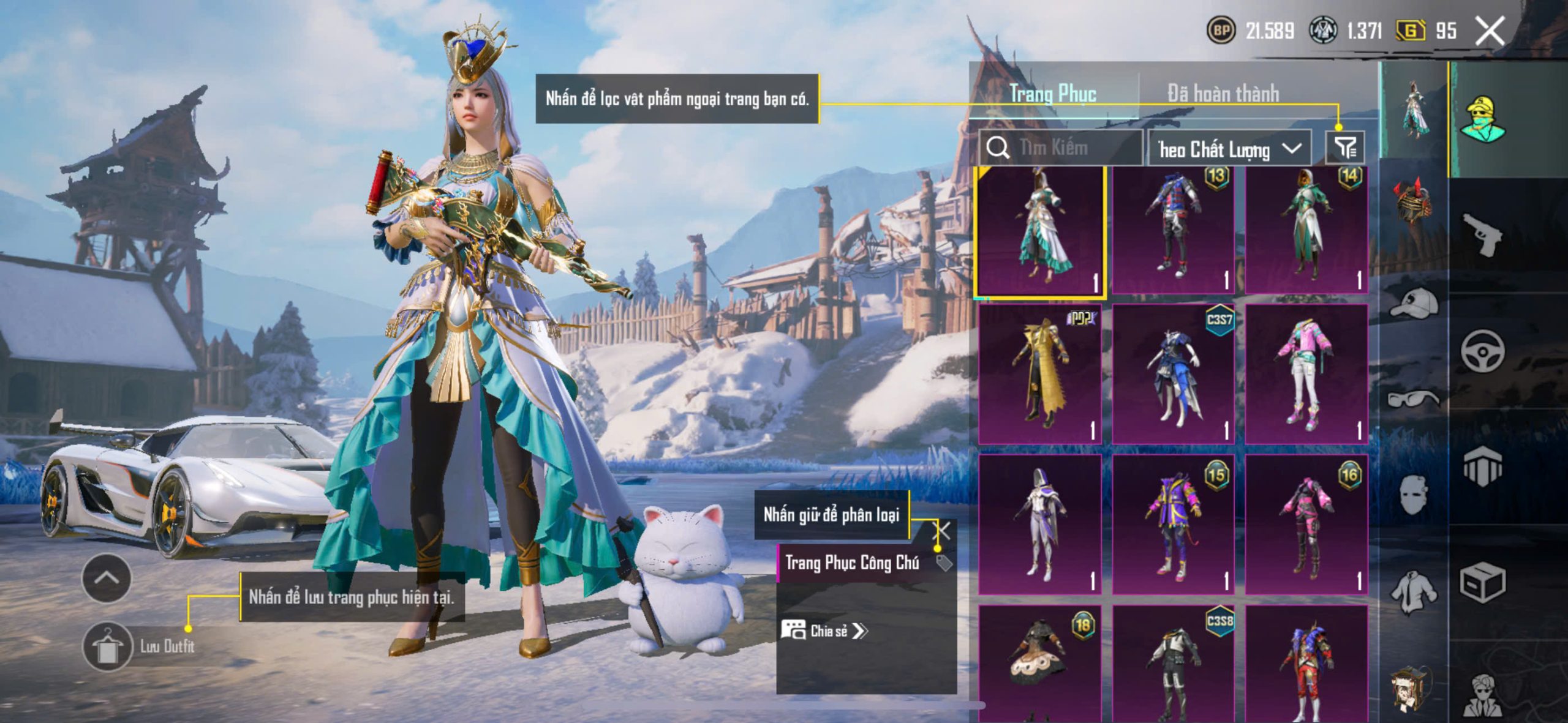Viewport: 1568px width, 723px height.
Task: Save current look with Lưu Outfit
Action: 108,646
